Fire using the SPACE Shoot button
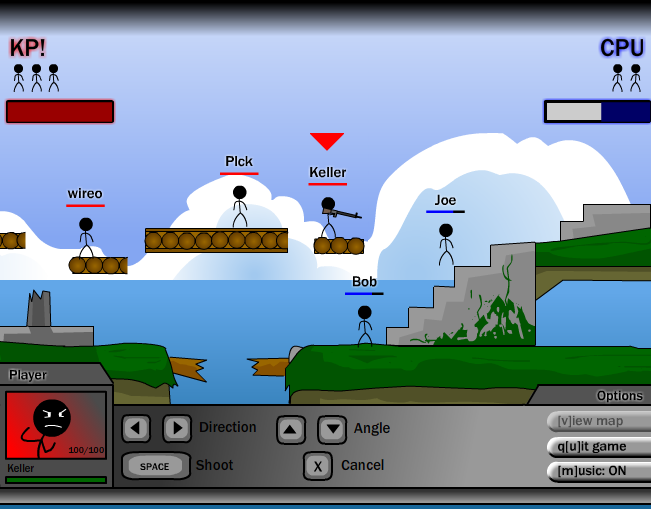Screen dimensions: 651x509 pos(156,466)
